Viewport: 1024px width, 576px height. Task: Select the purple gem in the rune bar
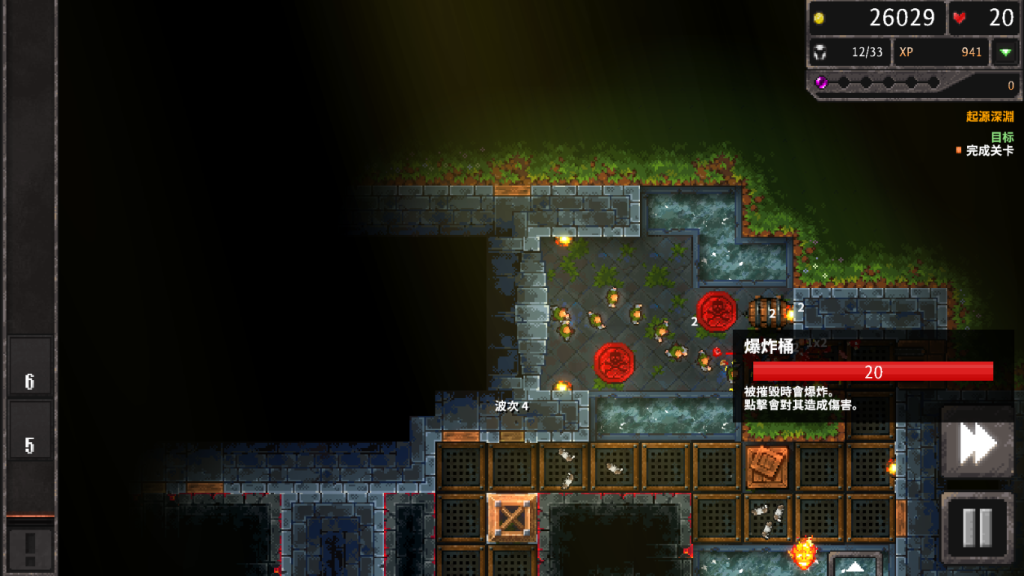(822, 83)
